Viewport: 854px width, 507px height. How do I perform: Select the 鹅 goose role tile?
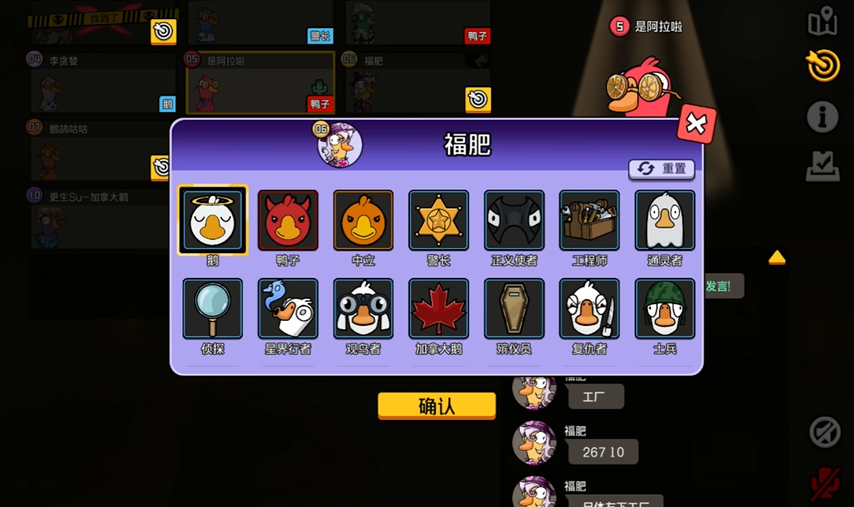[x=212, y=220]
